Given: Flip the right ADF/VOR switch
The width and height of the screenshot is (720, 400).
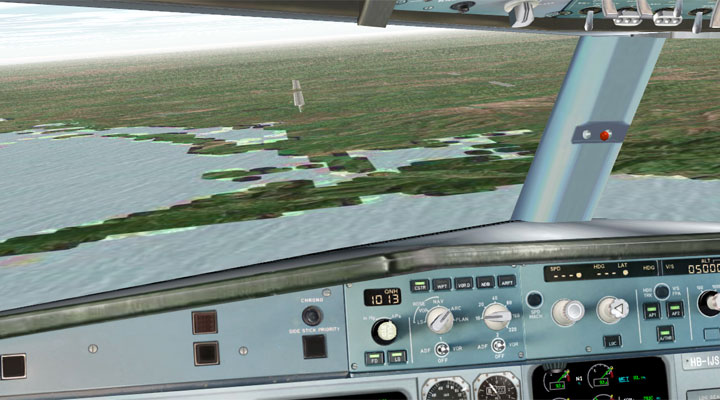Looking at the screenshot, I should [x=497, y=345].
